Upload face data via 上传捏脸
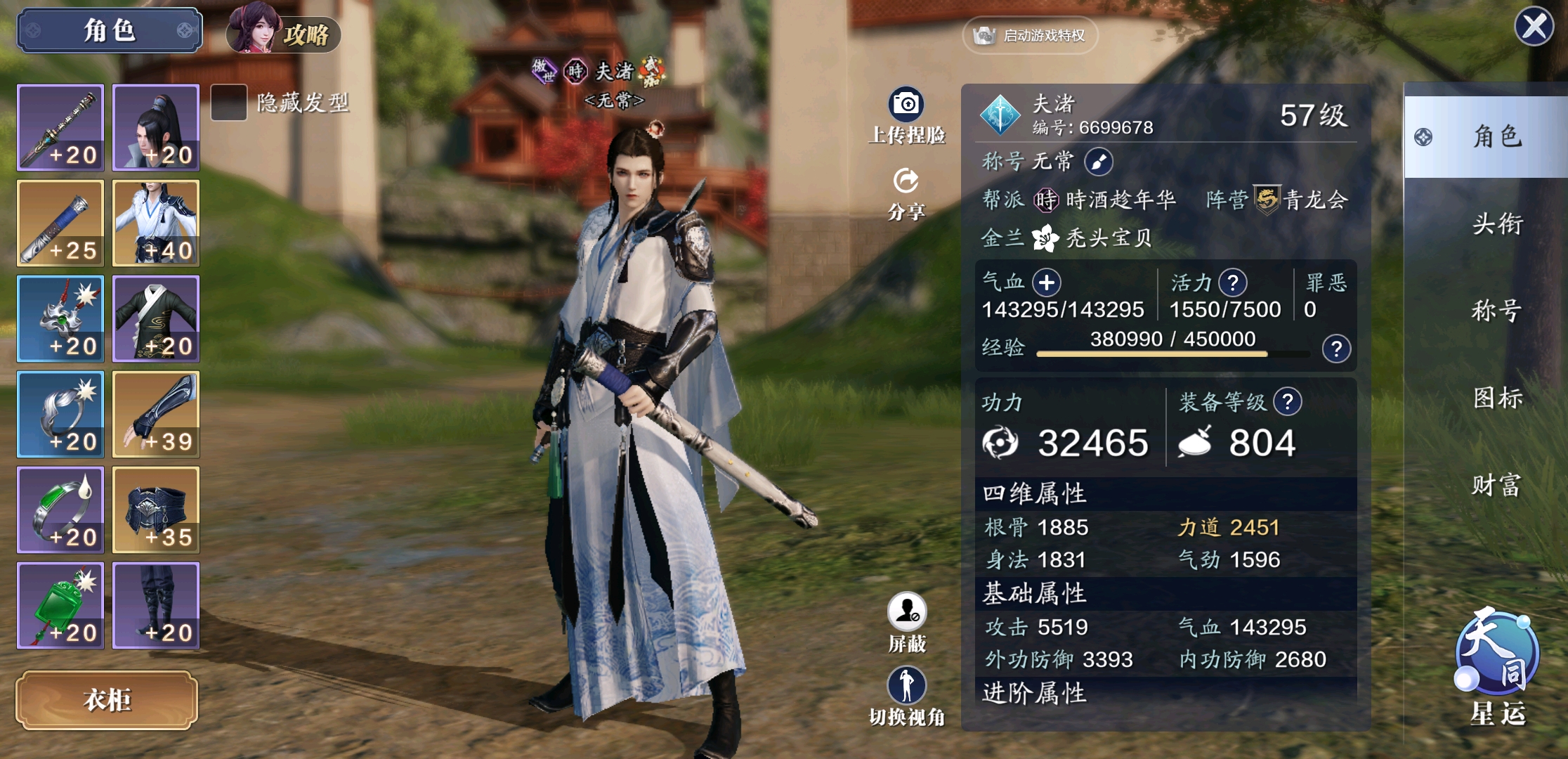 click(906, 116)
